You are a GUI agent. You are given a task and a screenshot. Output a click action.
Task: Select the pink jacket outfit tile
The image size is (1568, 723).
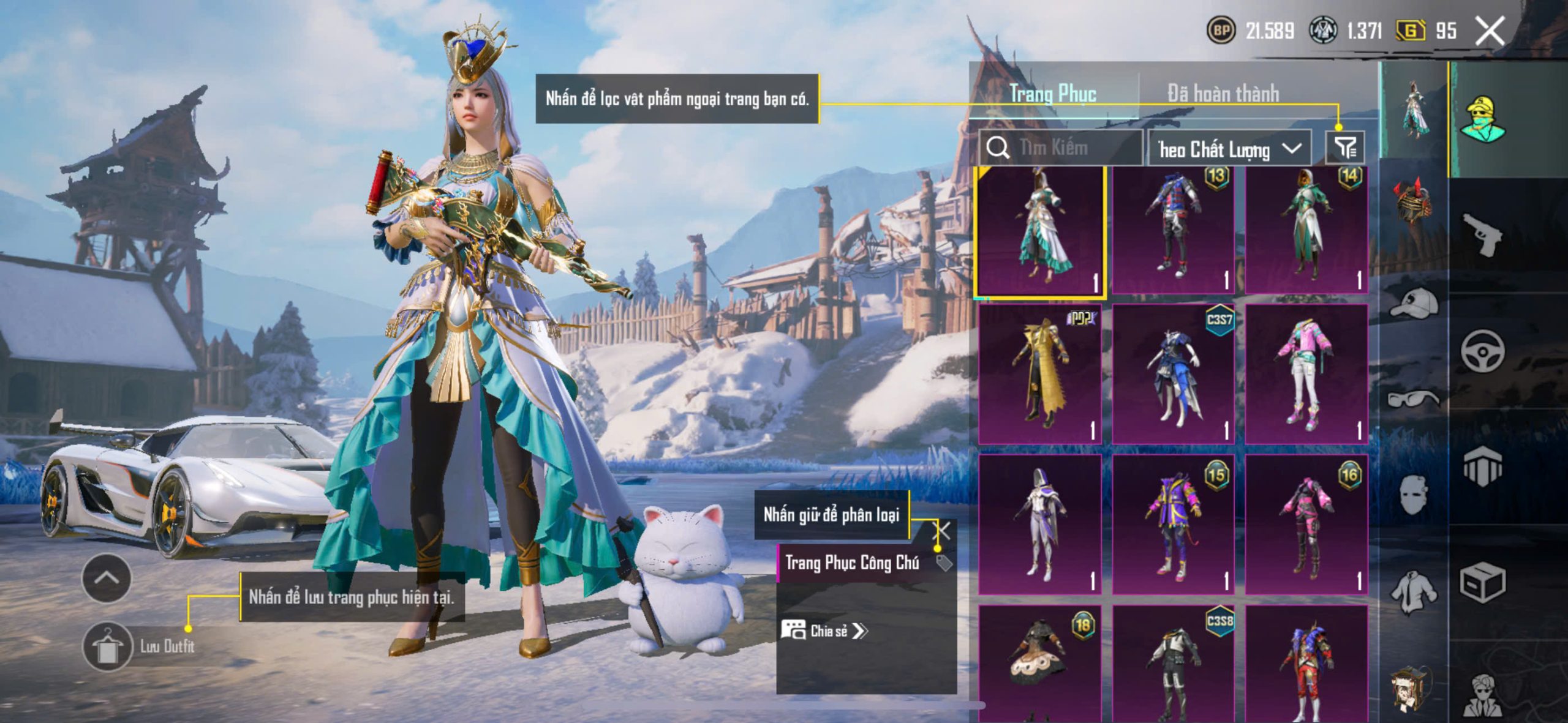click(x=1306, y=374)
